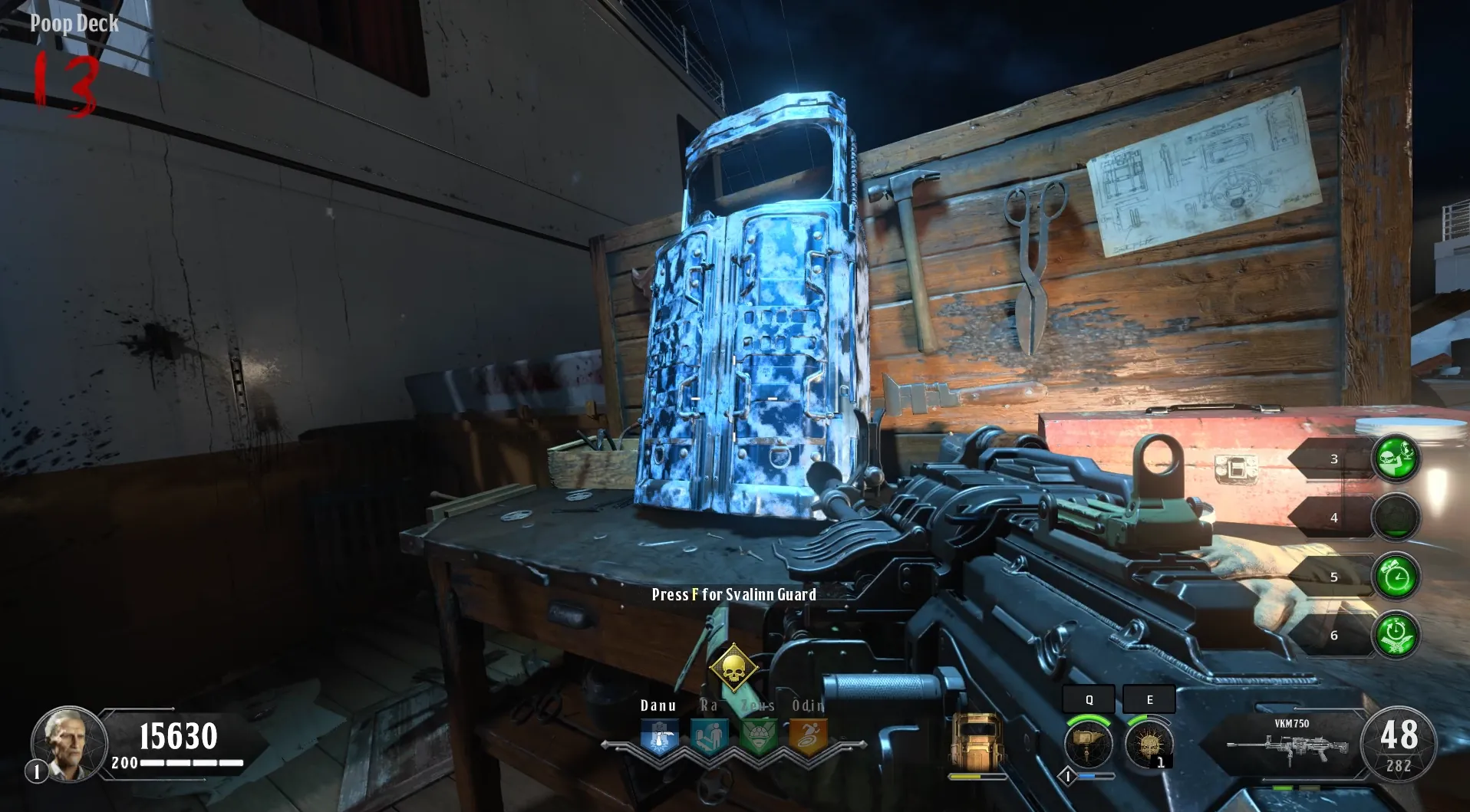
Task: Activate the elixir with the globe icon
Action: (x=1396, y=458)
